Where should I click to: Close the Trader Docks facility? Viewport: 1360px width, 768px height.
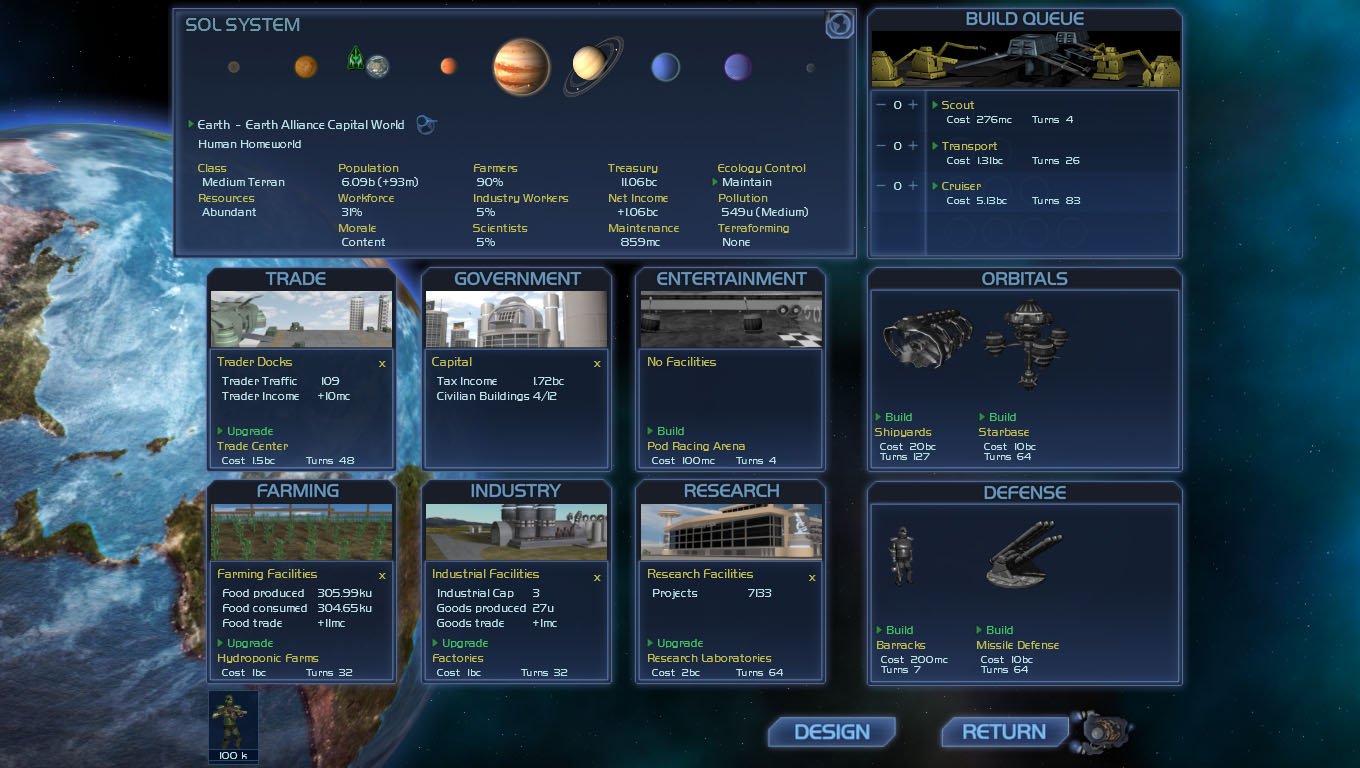382,364
